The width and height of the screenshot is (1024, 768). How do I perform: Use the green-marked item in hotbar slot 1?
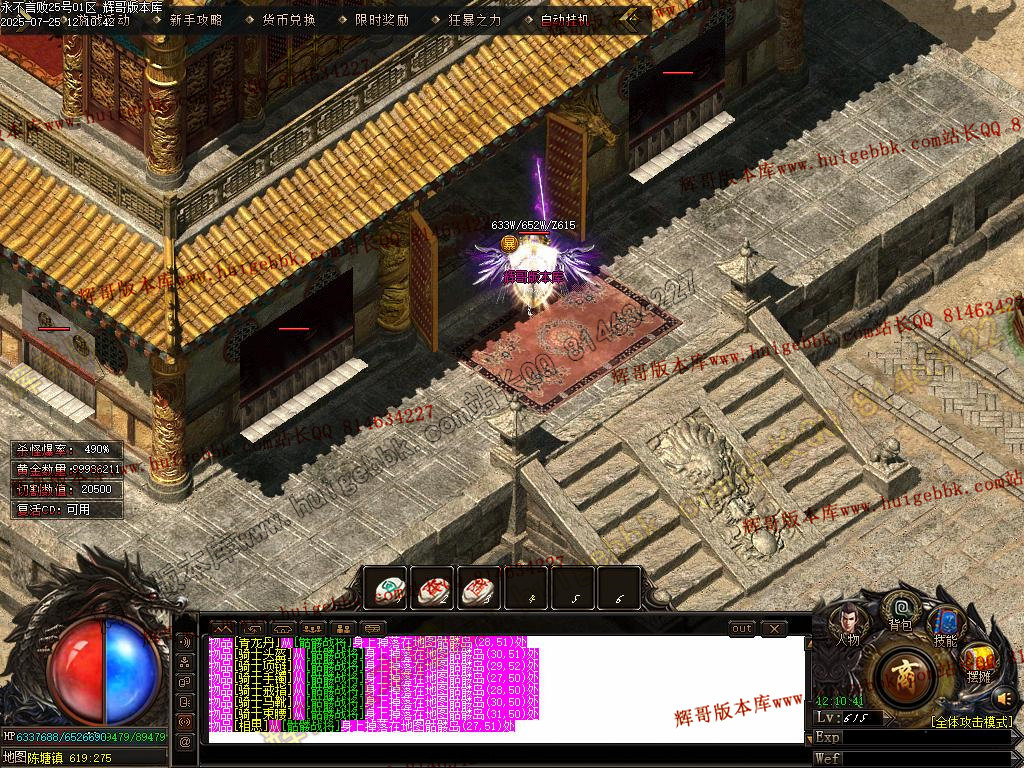(384, 589)
